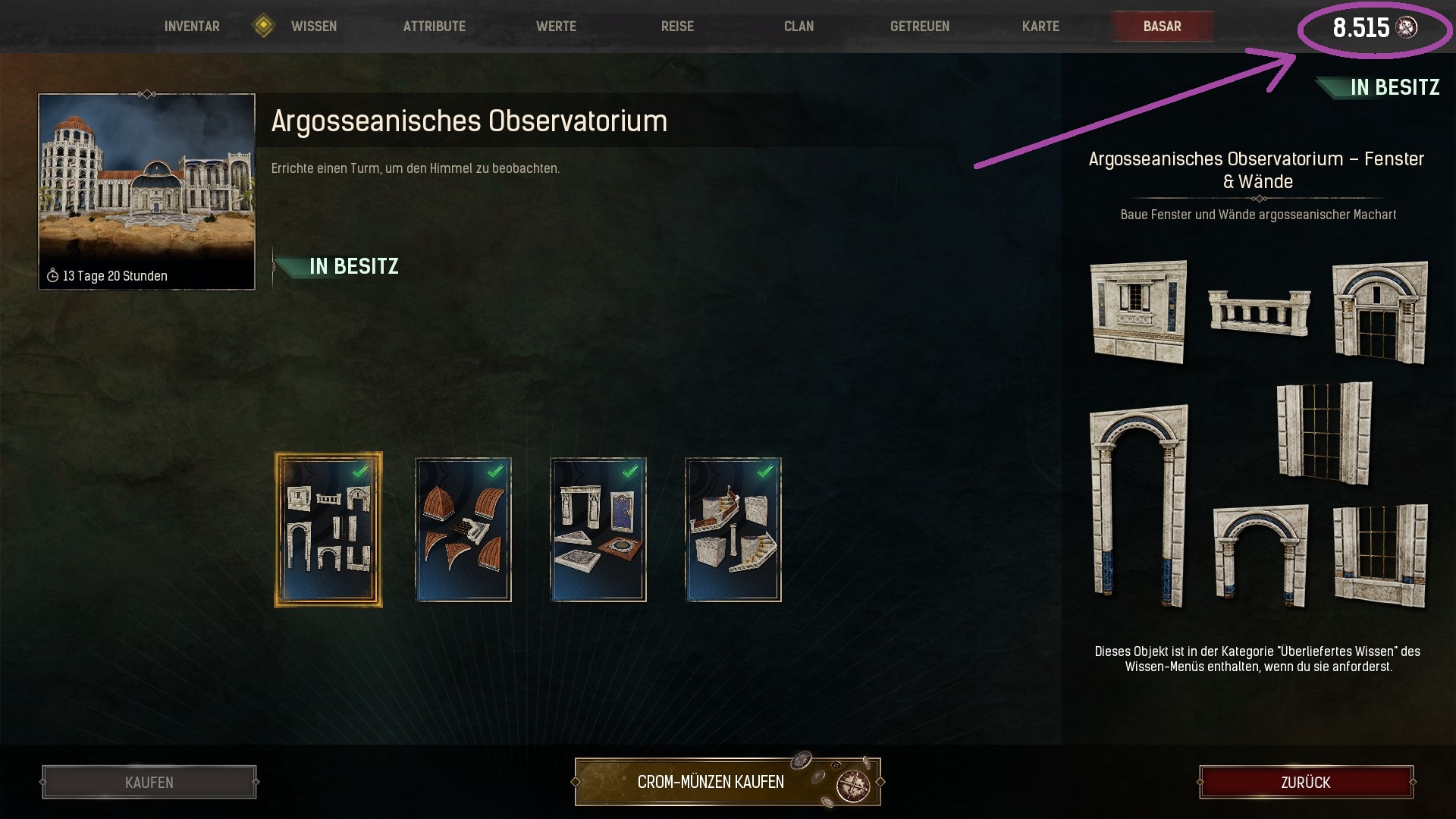Screen dimensions: 1456x819
Task: Click the disabled Kaufen button
Action: click(x=149, y=782)
